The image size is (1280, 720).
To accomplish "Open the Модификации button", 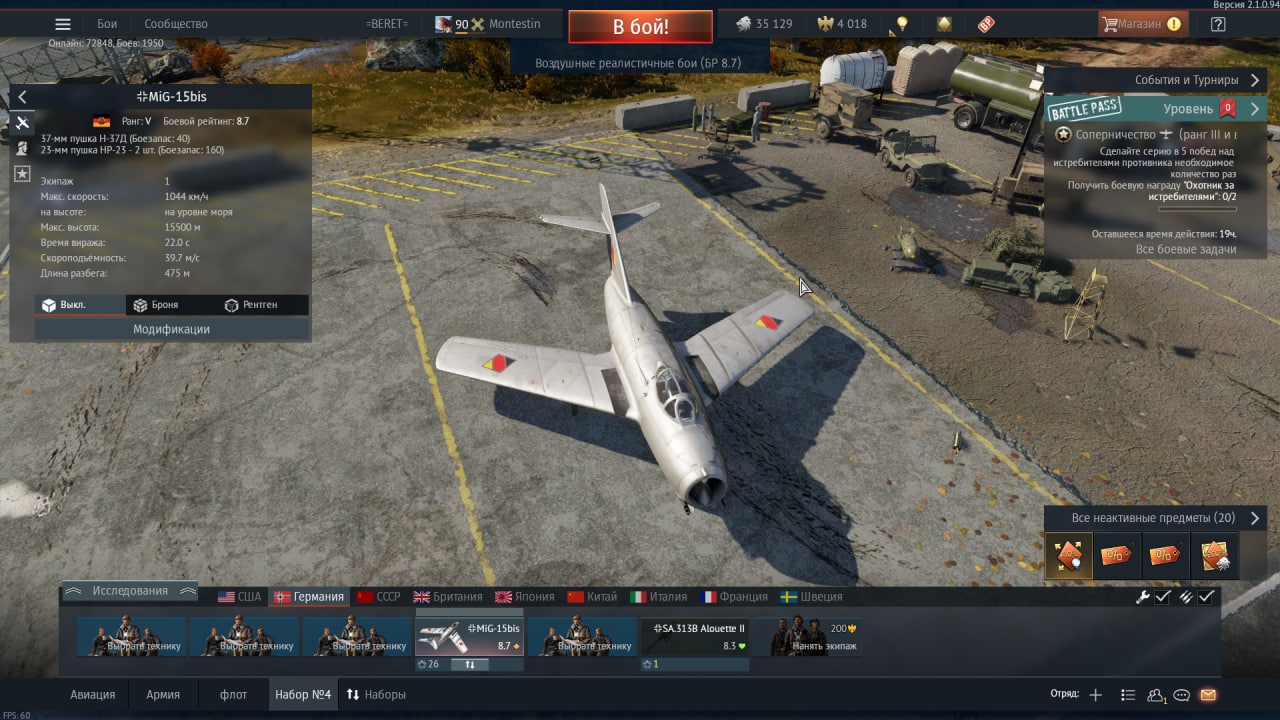I will pos(171,329).
